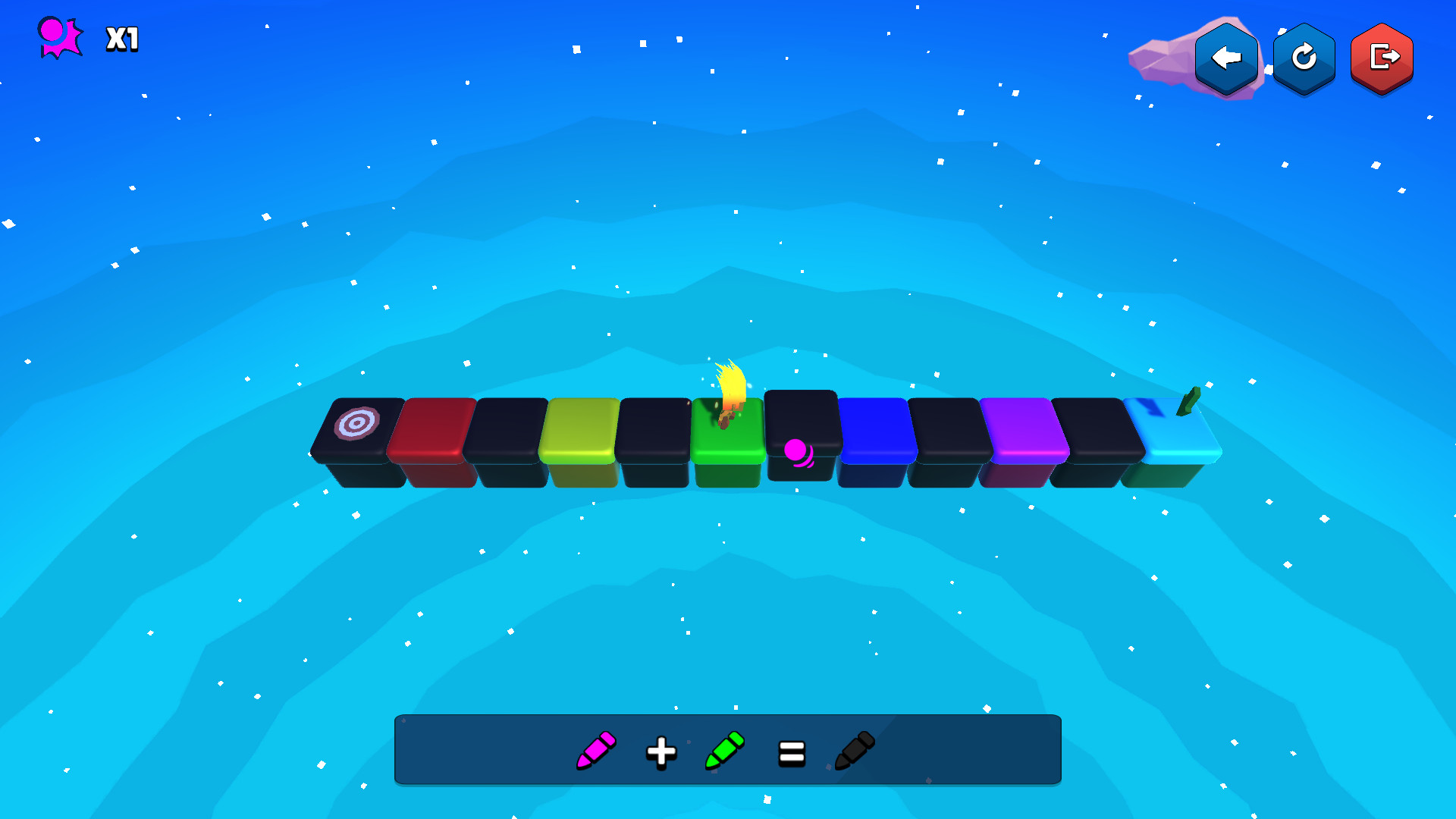Screen dimensions: 1456x819
Task: Exit the level via the red door icon
Action: tap(1382, 57)
